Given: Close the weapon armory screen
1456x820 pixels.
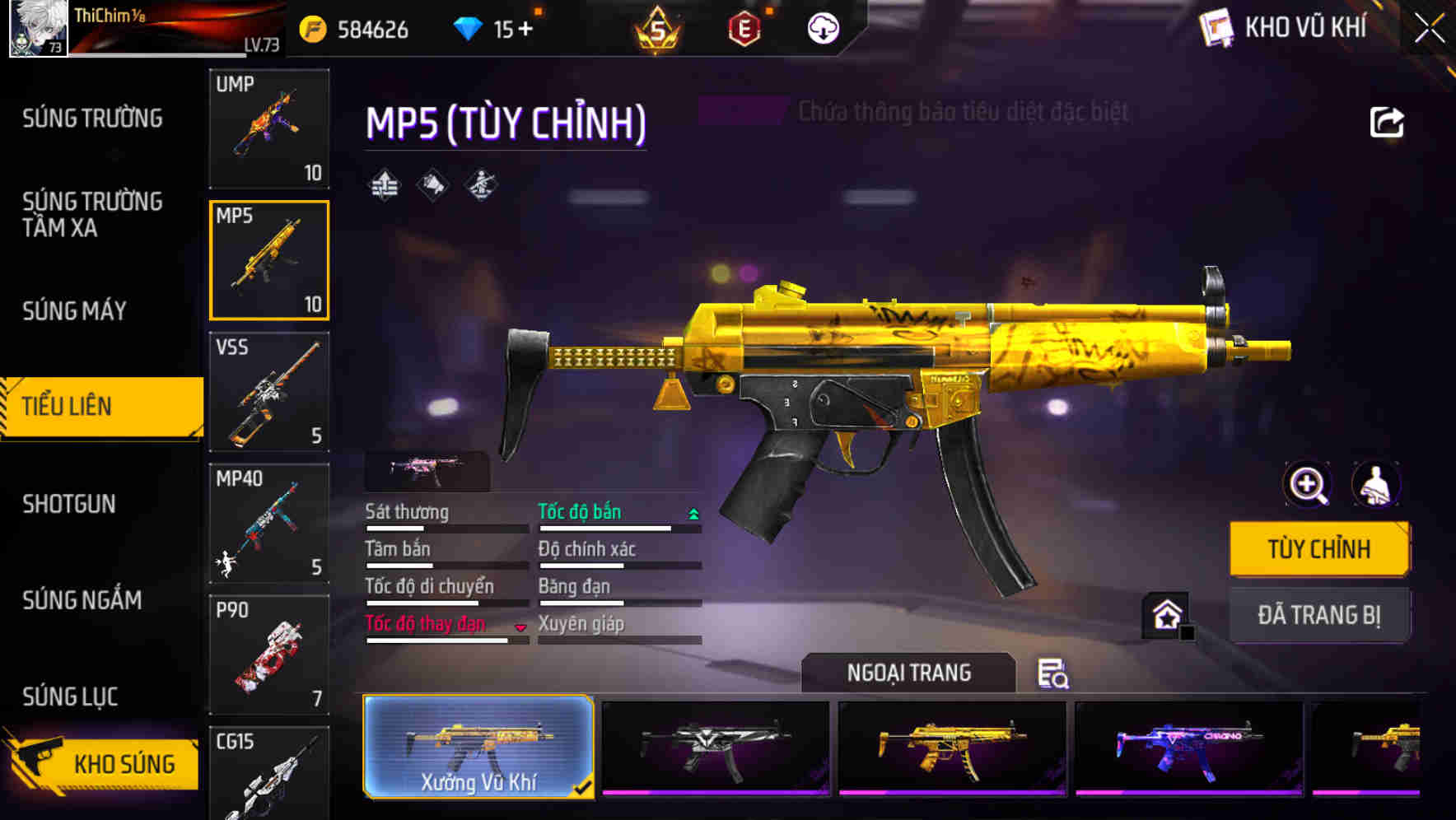Looking at the screenshot, I should [x=1429, y=29].
